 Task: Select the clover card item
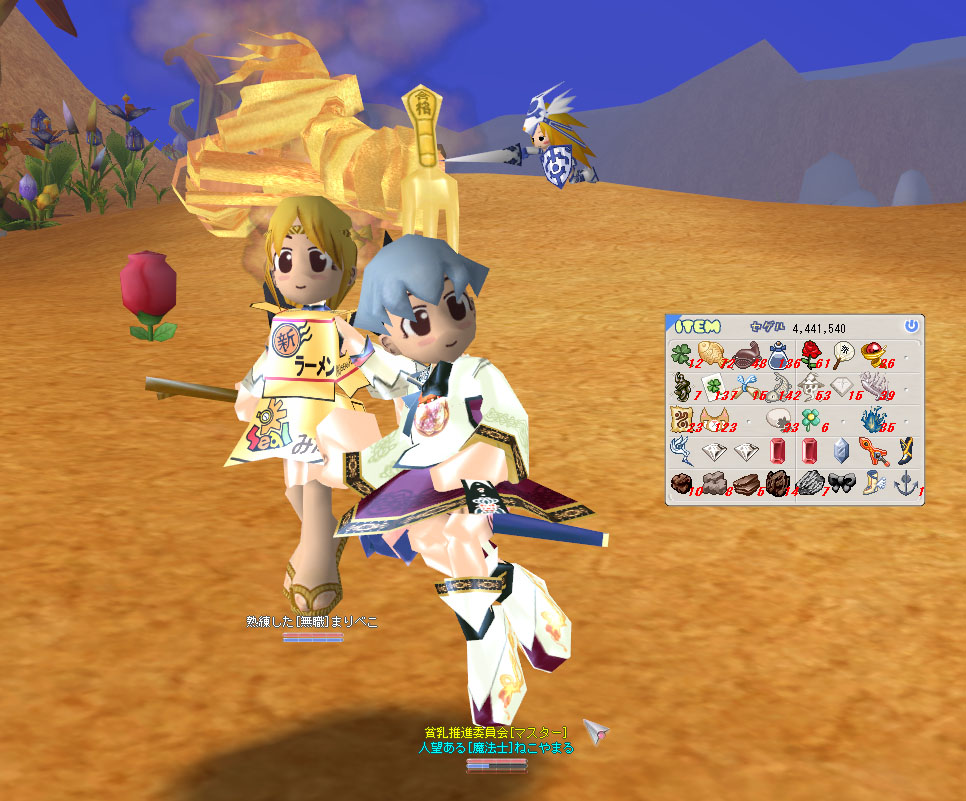coord(714,387)
